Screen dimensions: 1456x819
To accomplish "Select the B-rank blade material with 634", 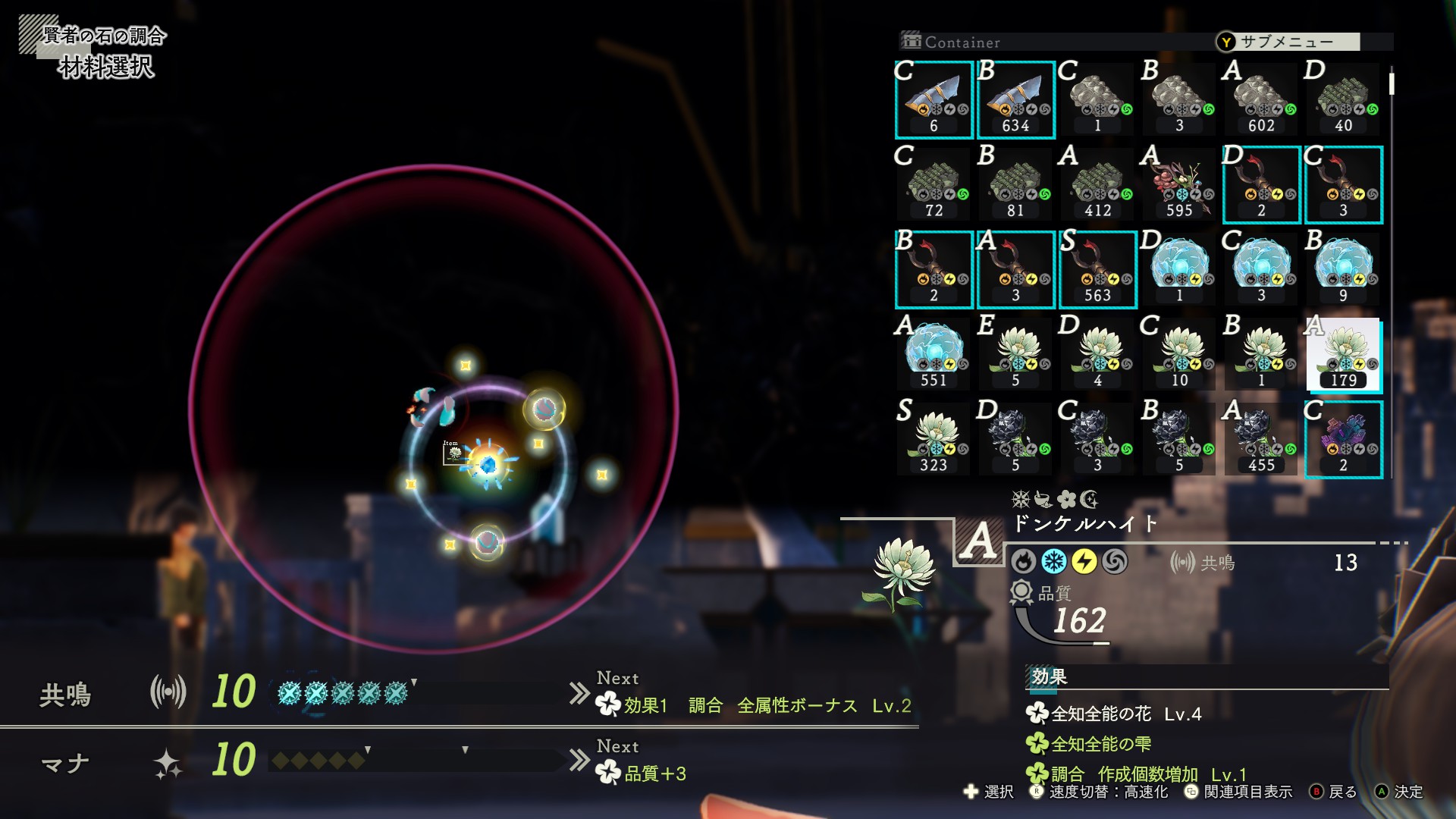I will coord(1016,100).
